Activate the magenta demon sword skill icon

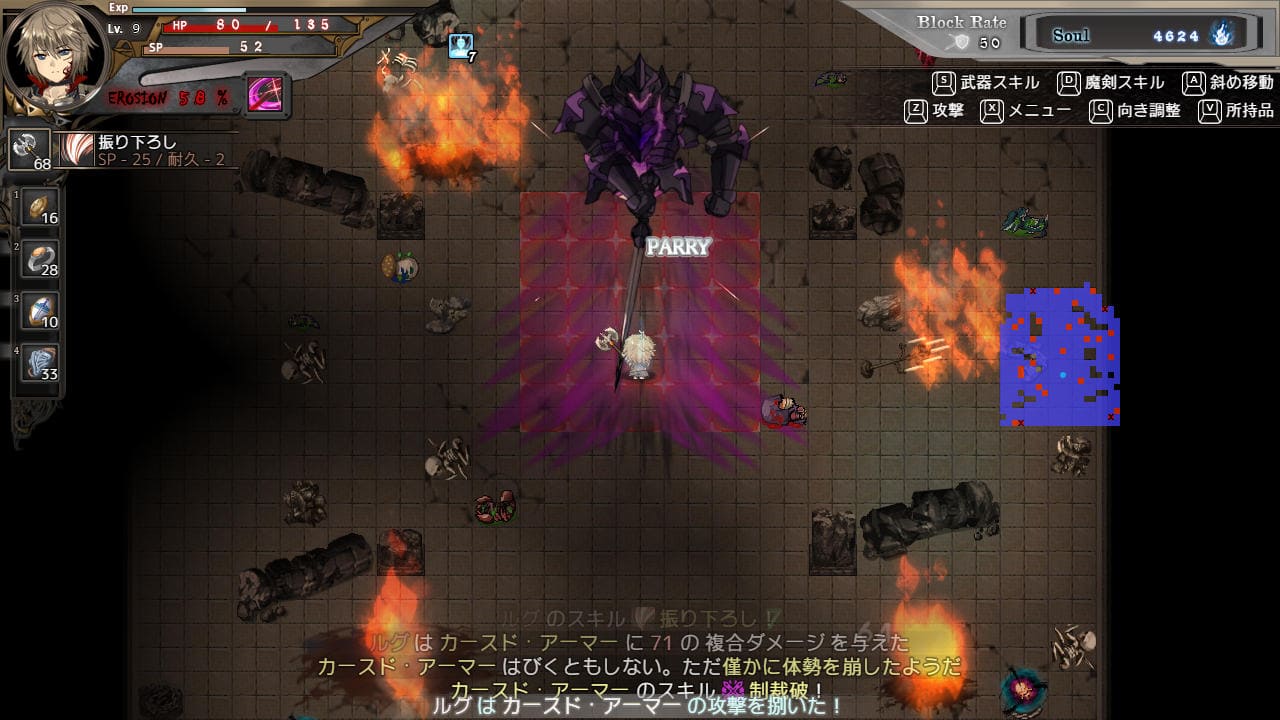point(267,95)
